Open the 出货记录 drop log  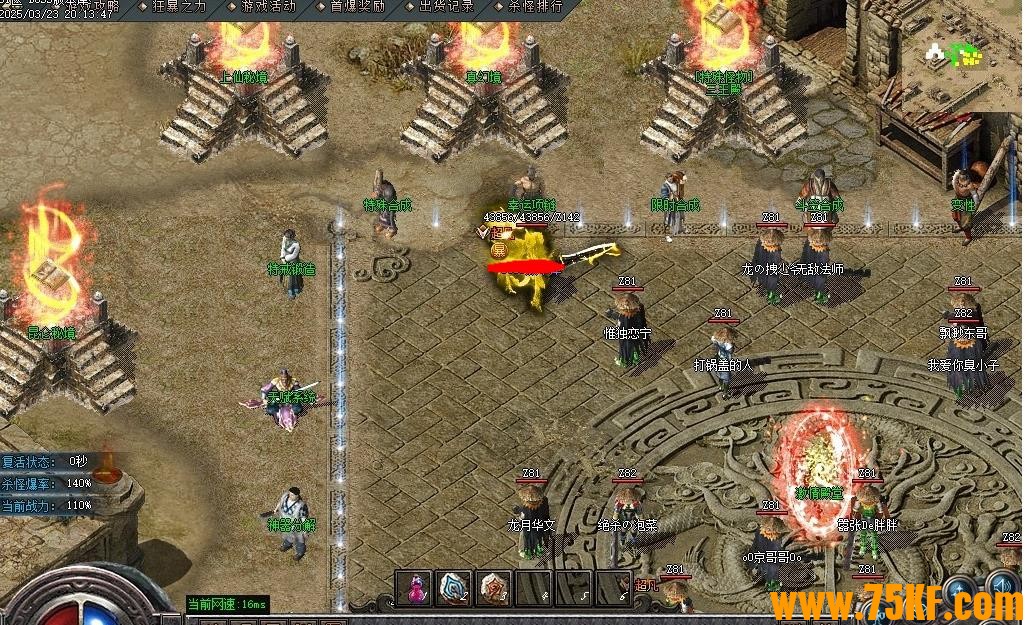point(445,6)
